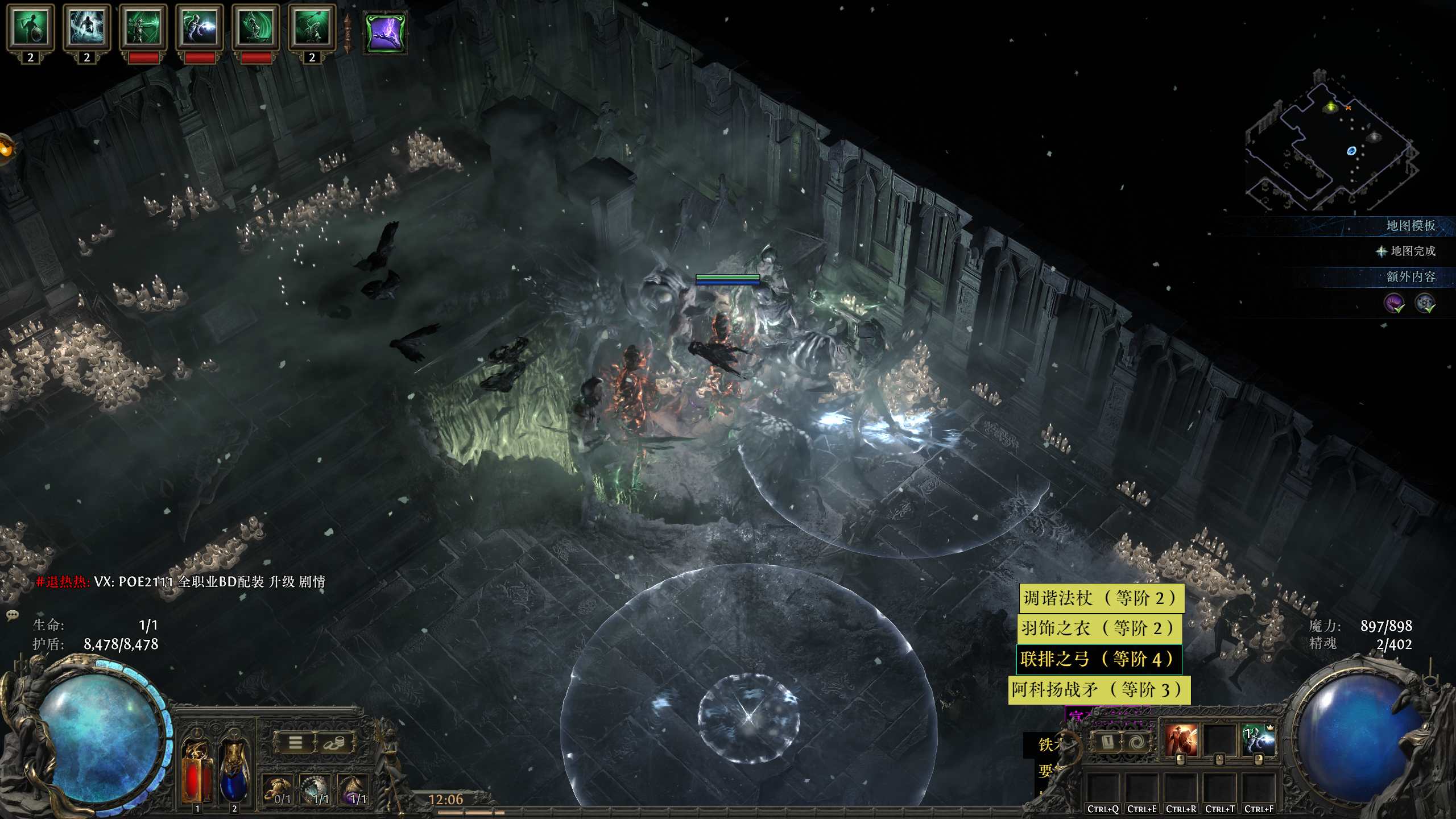
Task: Open the book panel button
Action: (1107, 742)
